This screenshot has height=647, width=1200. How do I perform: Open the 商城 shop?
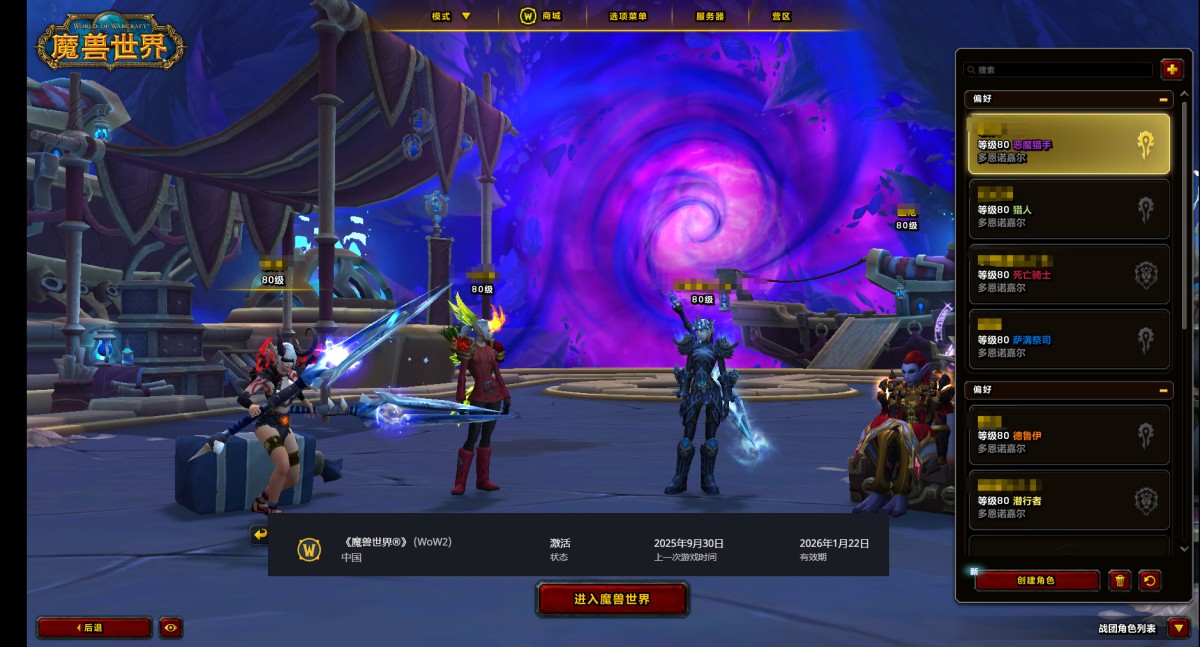click(x=541, y=16)
